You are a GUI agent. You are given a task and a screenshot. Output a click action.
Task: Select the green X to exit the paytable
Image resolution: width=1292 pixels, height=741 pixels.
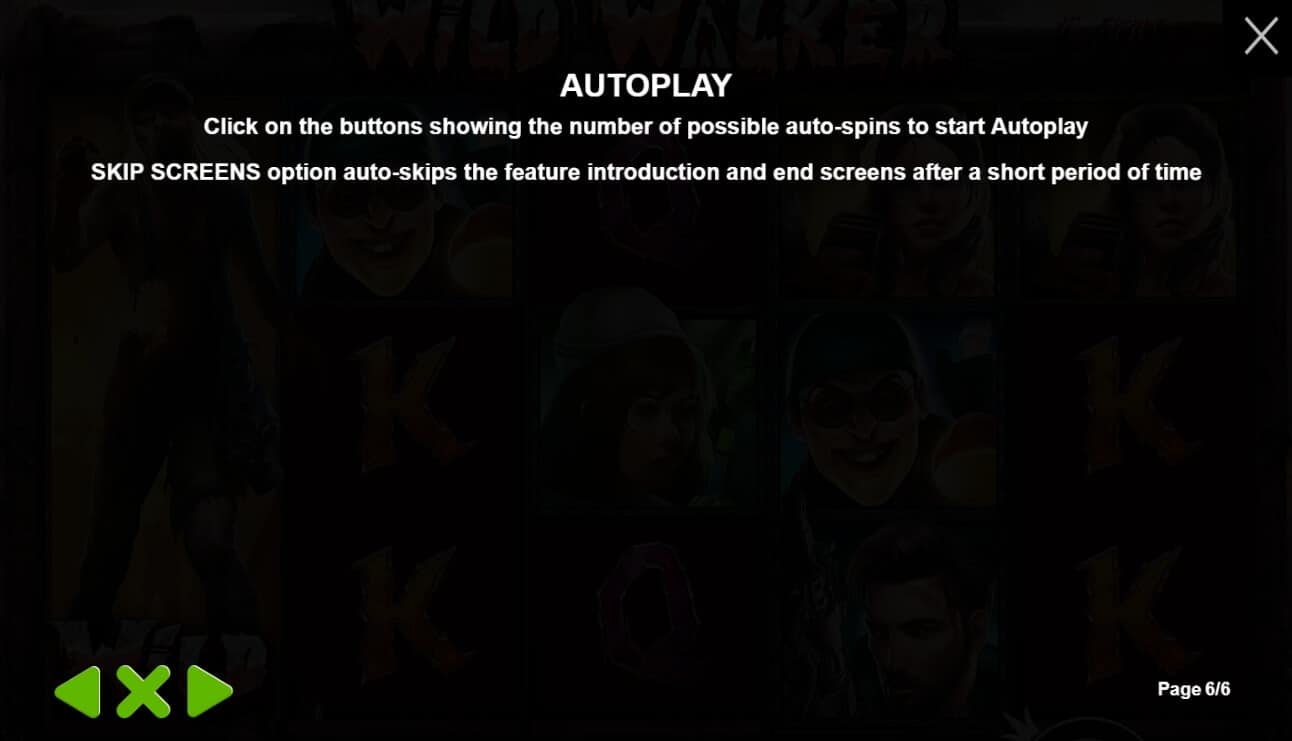point(143,690)
